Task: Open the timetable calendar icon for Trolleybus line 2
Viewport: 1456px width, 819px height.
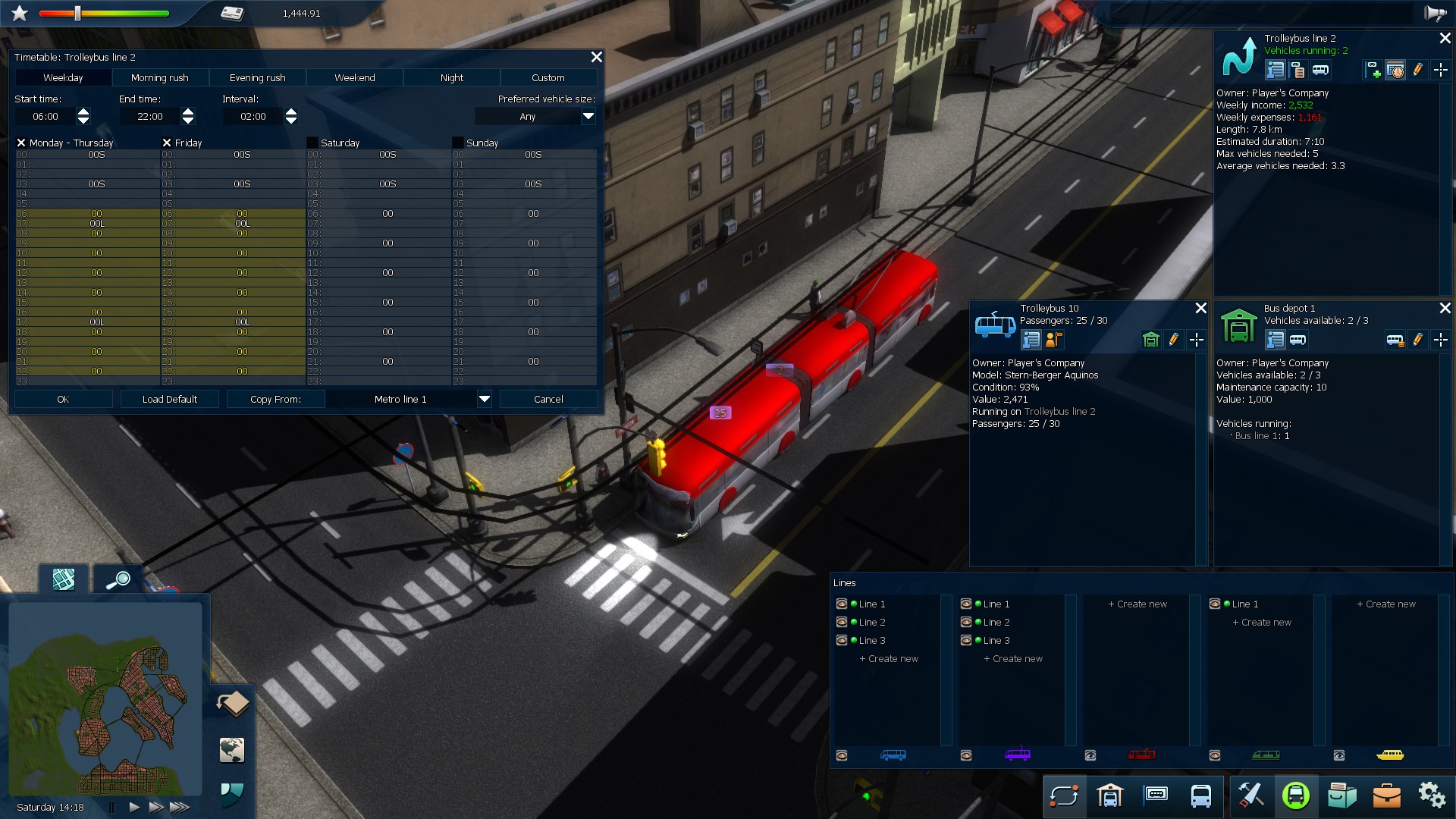Action: (x=1396, y=71)
